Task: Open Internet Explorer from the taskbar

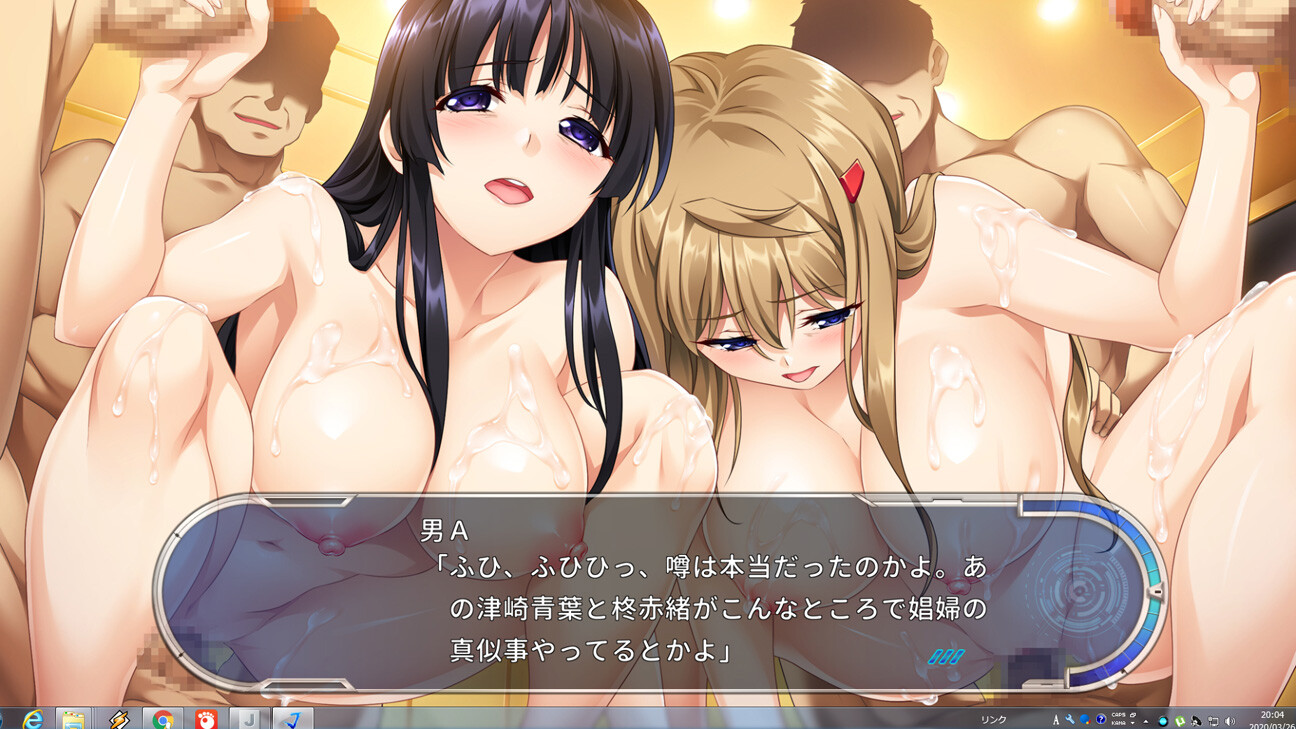Action: pyautogui.click(x=32, y=719)
